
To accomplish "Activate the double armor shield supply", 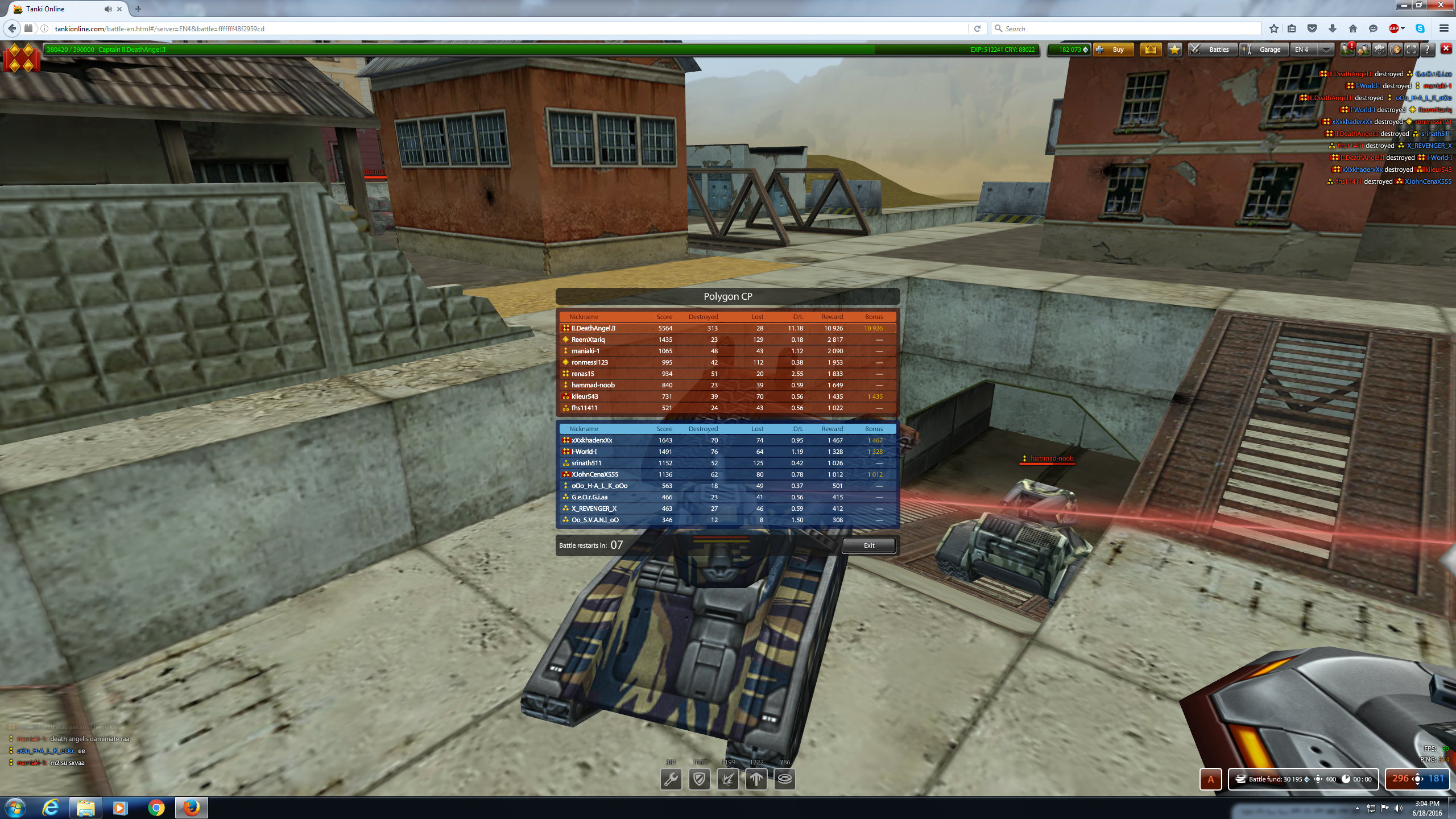I will [700, 779].
